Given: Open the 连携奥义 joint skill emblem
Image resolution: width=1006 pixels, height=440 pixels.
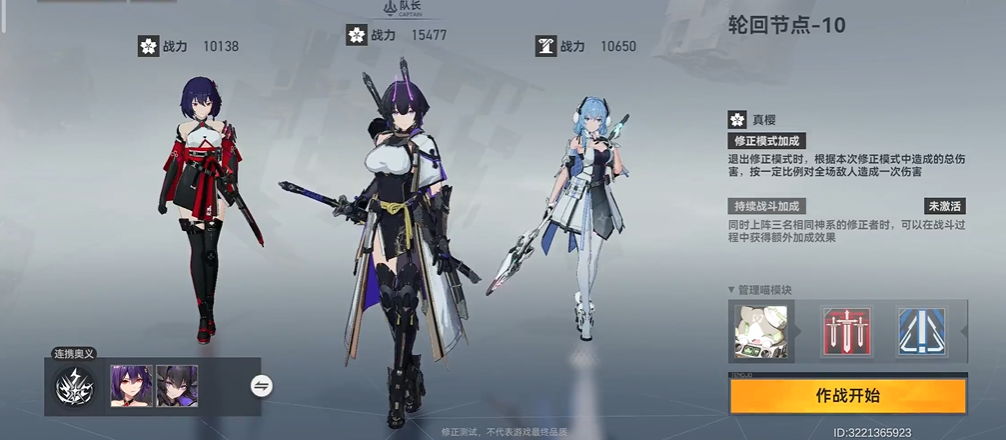Looking at the screenshot, I should [x=75, y=386].
